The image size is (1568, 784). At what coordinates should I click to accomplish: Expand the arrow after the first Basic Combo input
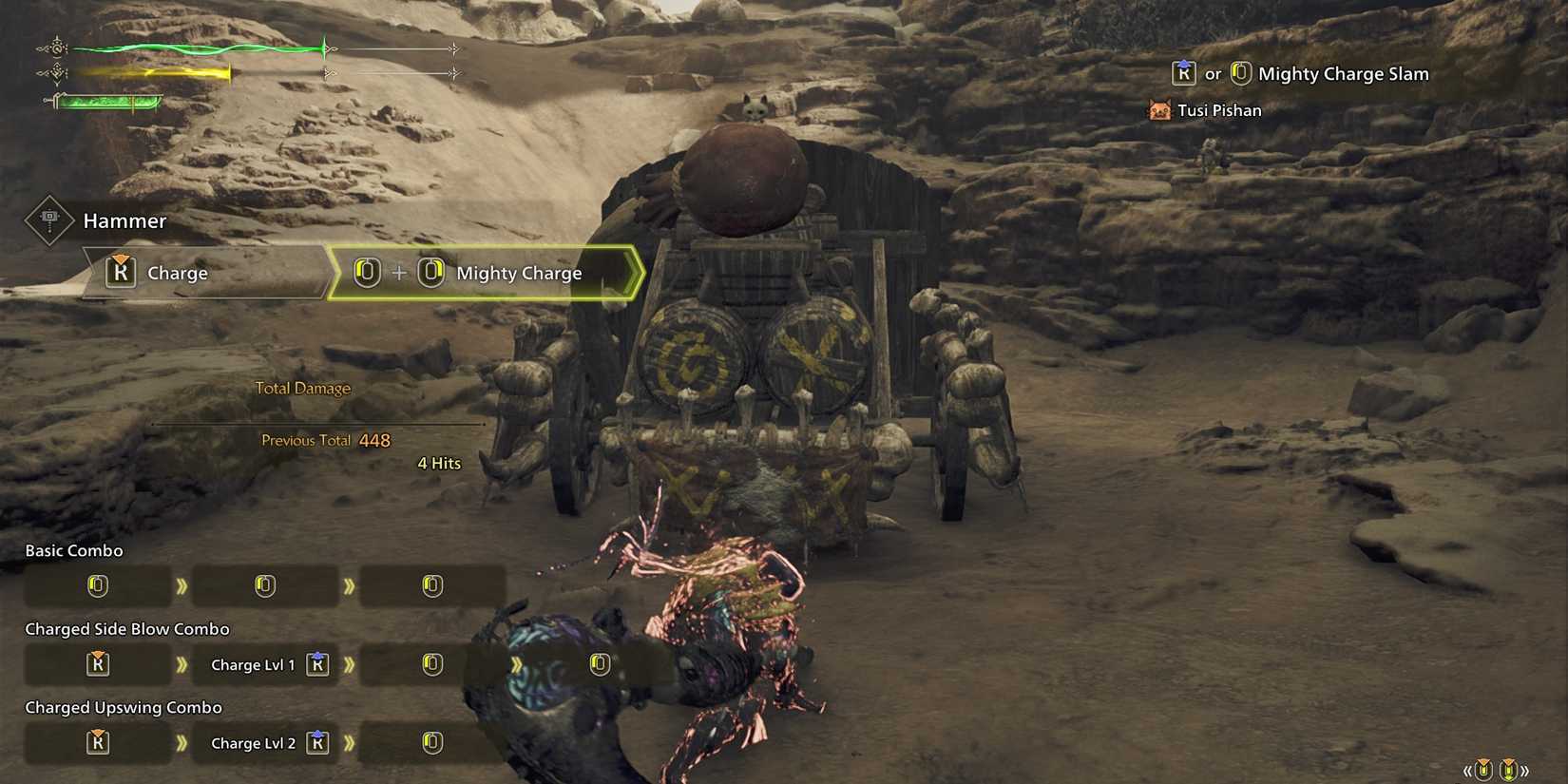coord(181,585)
